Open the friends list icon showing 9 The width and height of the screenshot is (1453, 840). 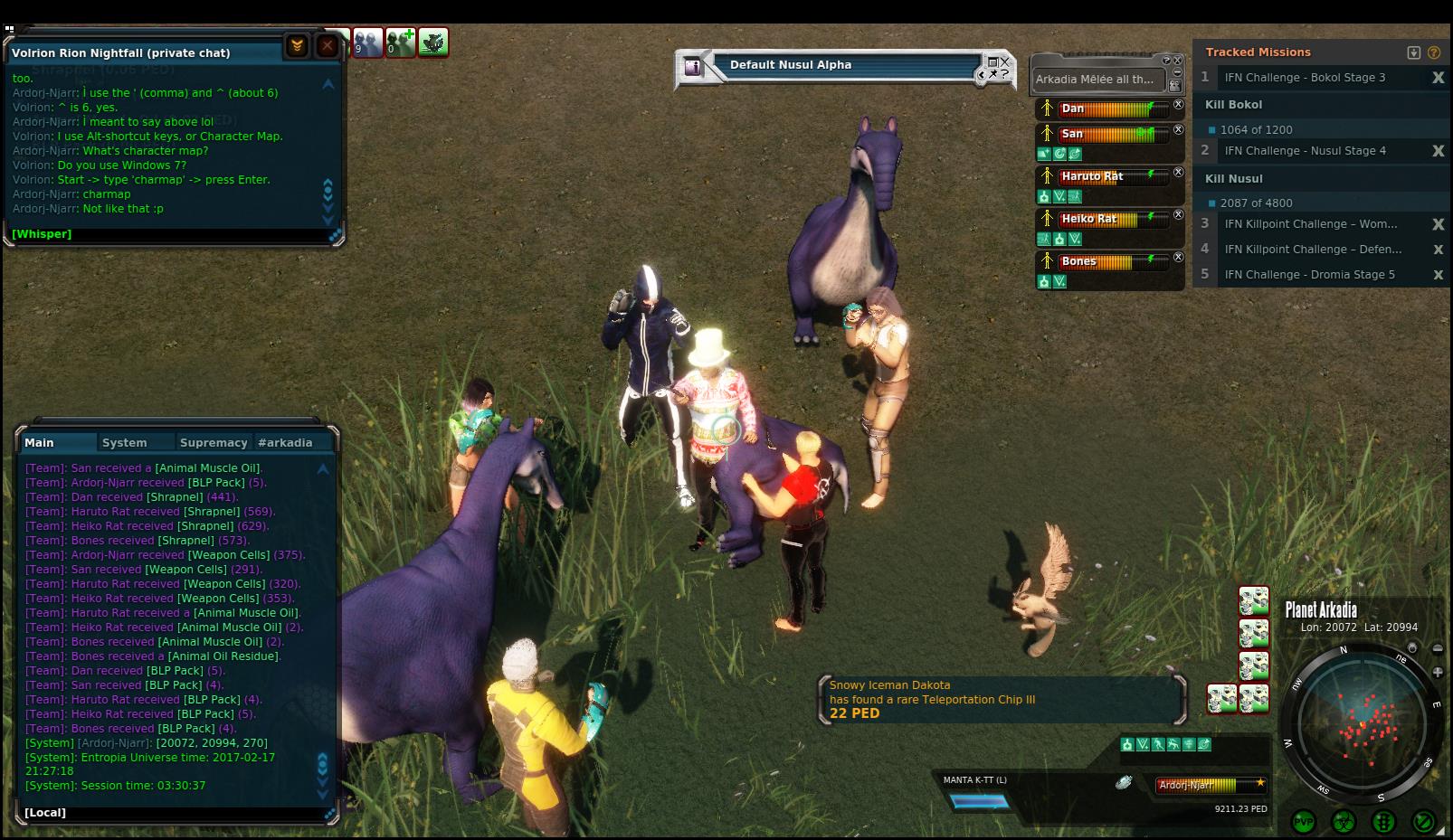(367, 42)
